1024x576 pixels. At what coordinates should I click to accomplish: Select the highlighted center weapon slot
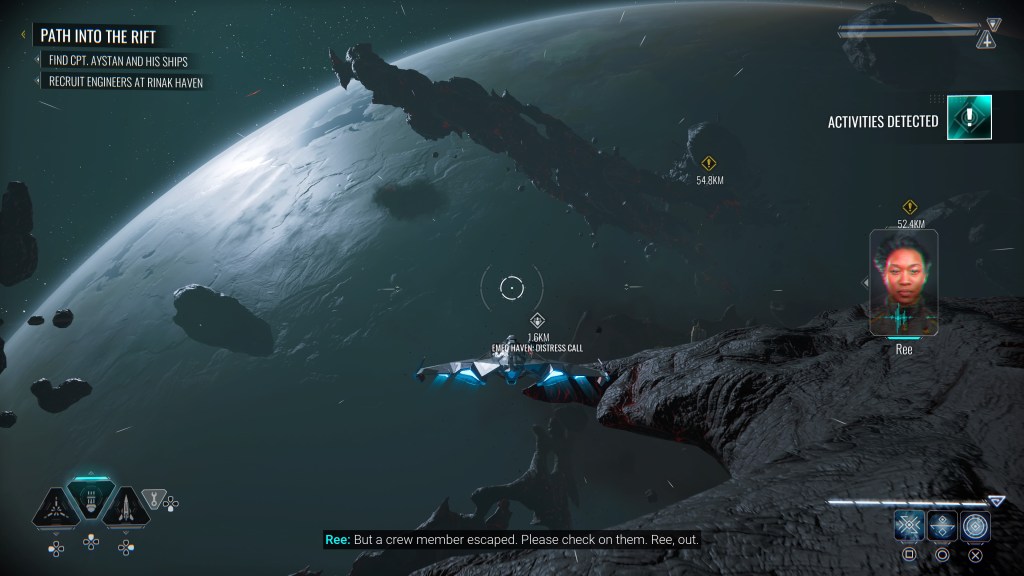(91, 500)
